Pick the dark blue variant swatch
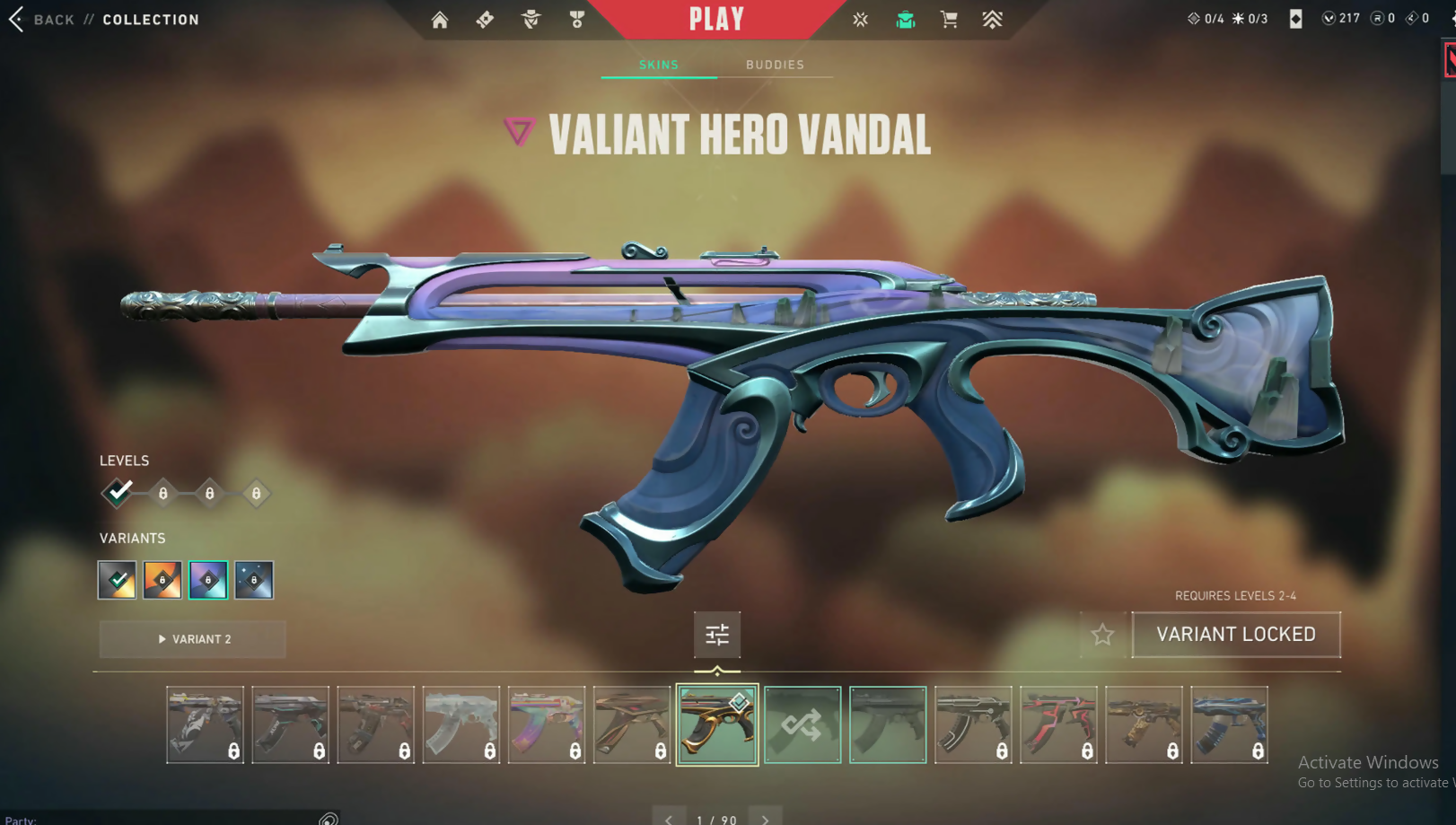Viewport: 1456px width, 825px height. [x=254, y=580]
